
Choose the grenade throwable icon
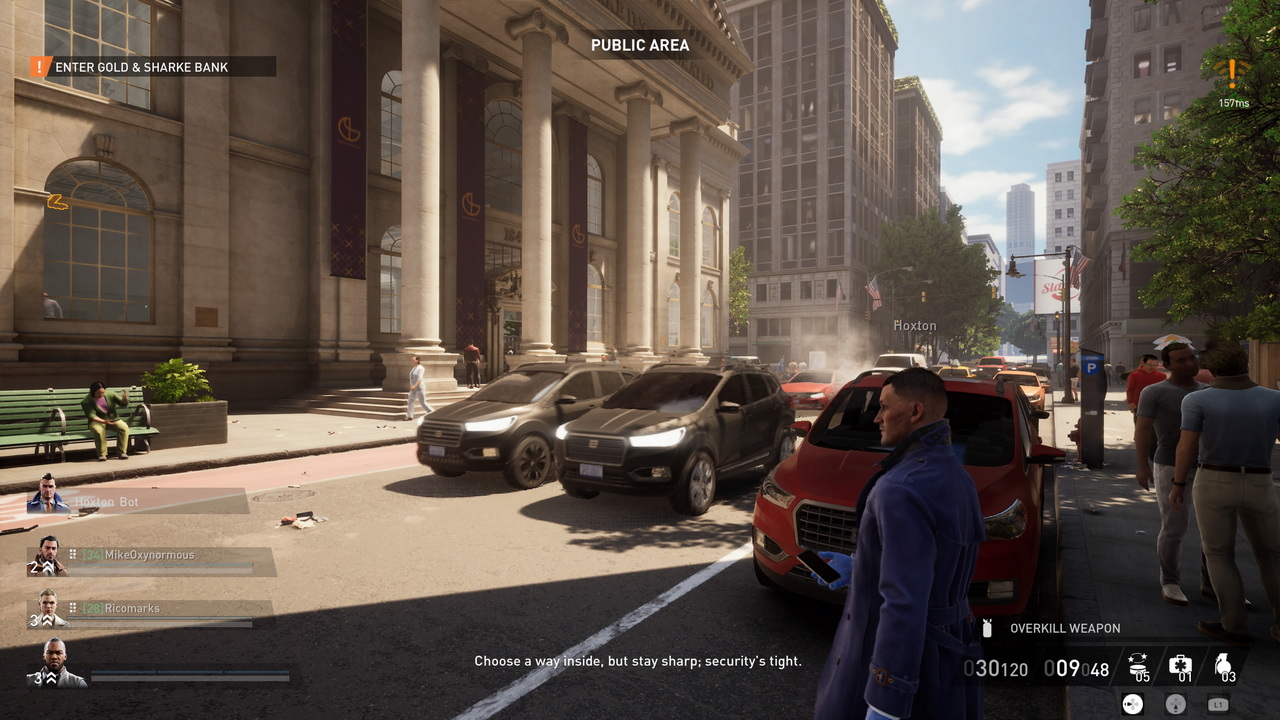pos(1222,664)
